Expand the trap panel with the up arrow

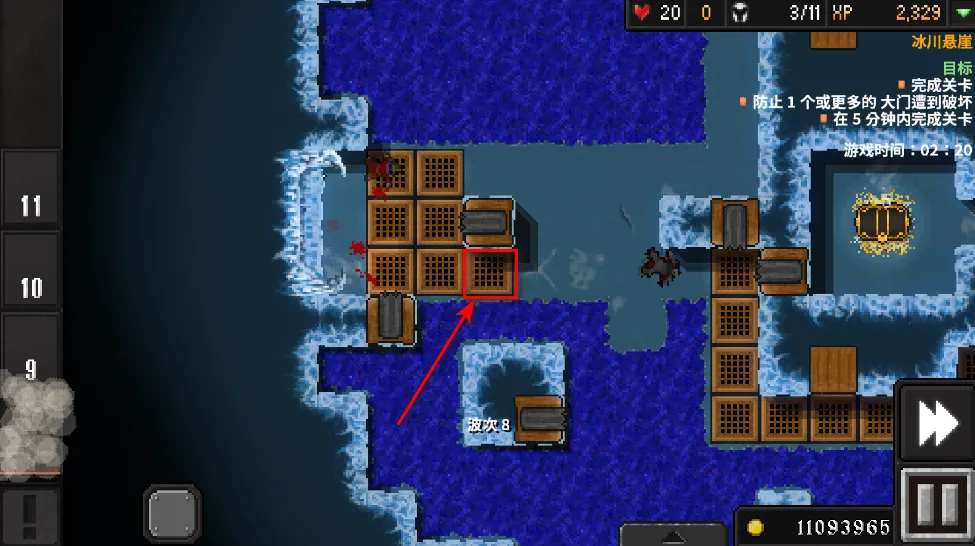(673, 535)
